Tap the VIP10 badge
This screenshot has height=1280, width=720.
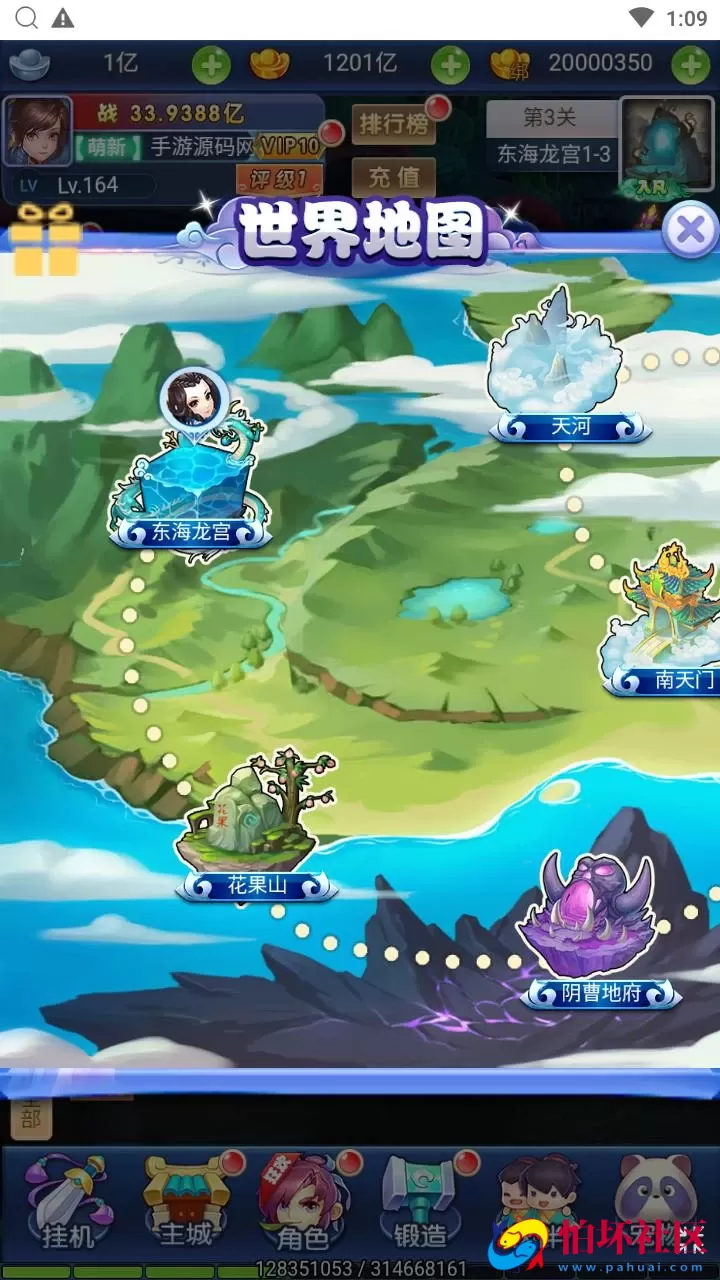point(290,146)
